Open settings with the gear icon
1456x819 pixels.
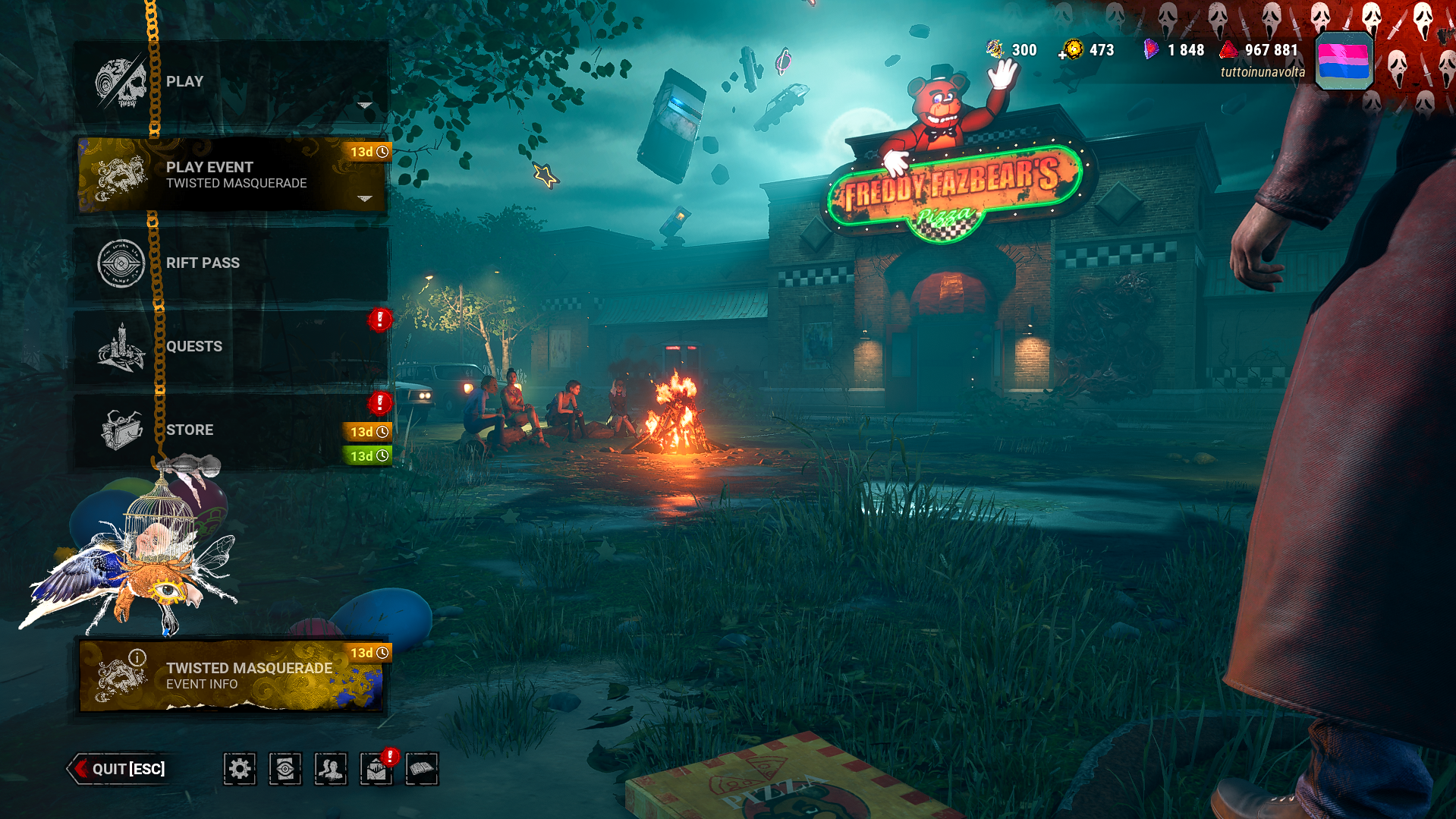coord(240,769)
